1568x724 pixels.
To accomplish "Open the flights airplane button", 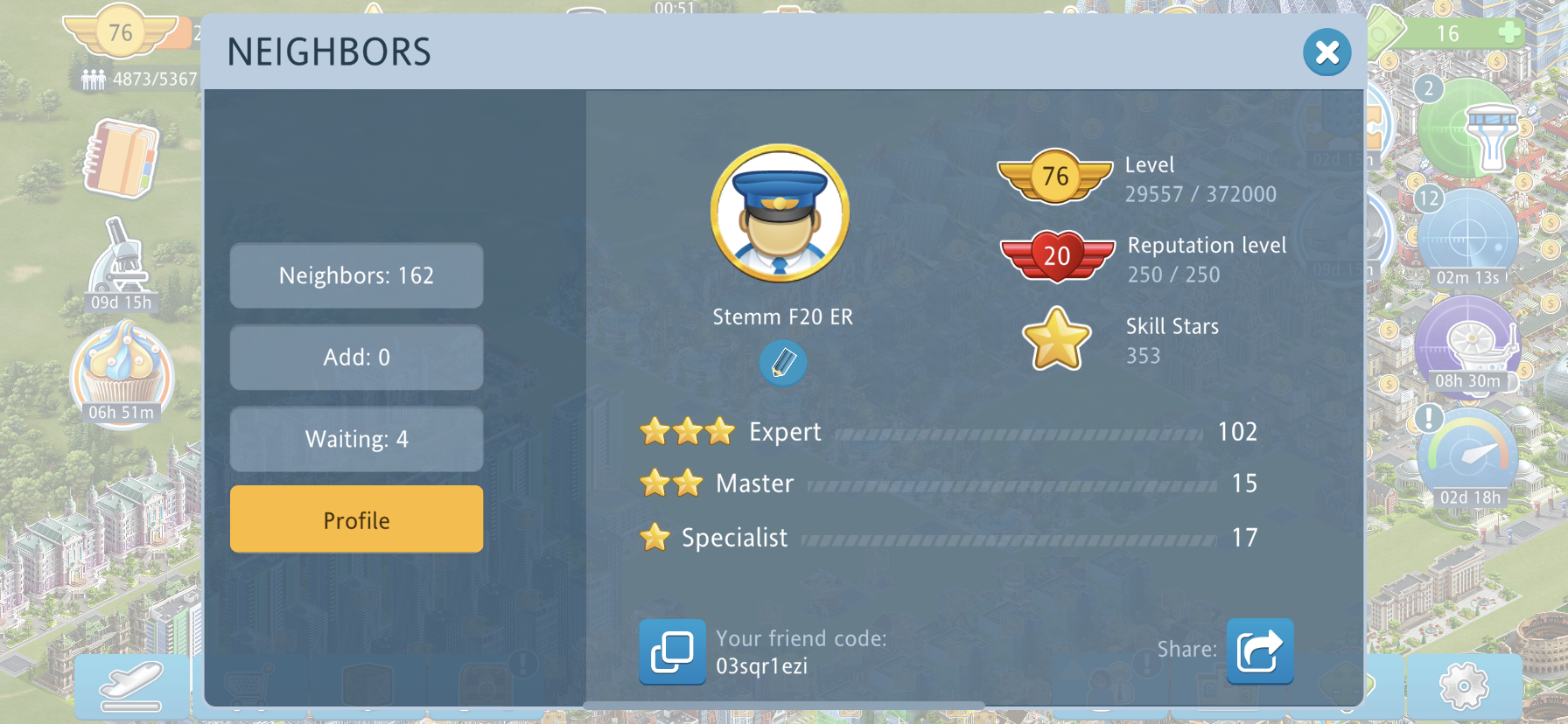I will pos(131,686).
